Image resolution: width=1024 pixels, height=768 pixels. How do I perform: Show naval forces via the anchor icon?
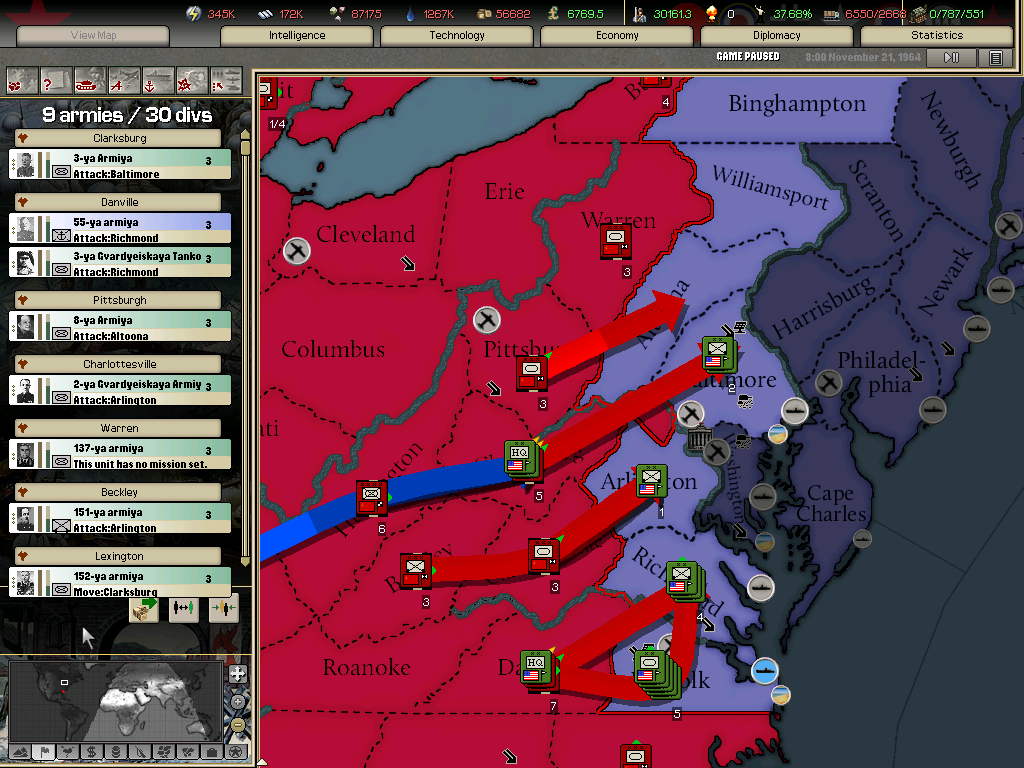tap(158, 78)
